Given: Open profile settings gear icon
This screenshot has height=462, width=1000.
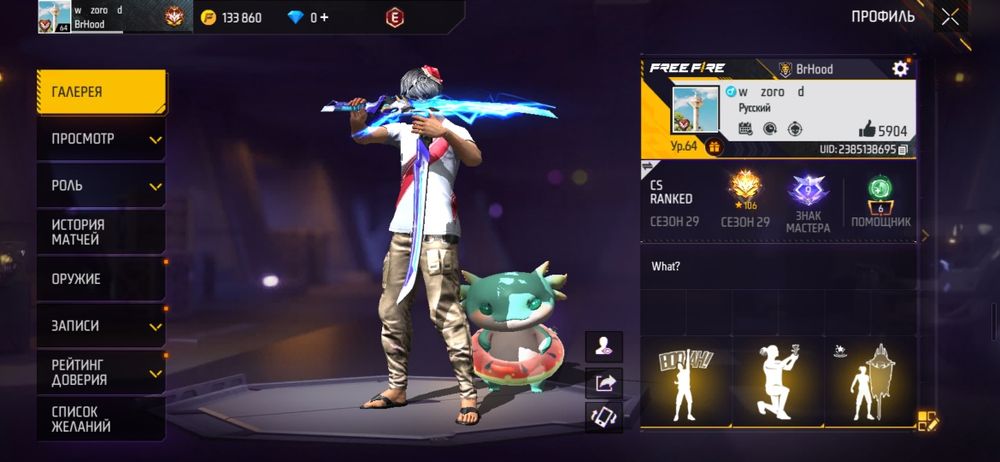Looking at the screenshot, I should pos(900,69).
